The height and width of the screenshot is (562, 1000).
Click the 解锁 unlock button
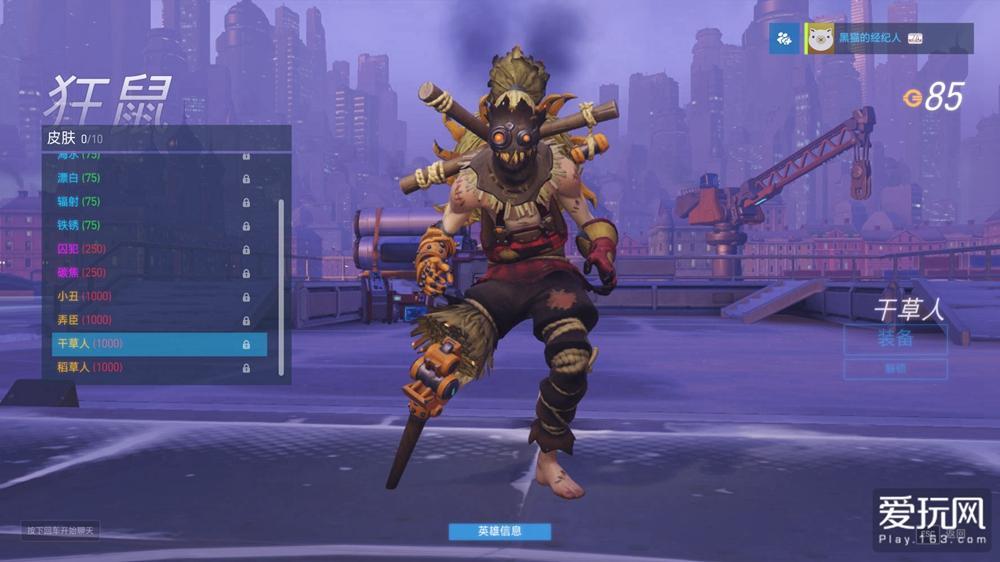click(895, 369)
